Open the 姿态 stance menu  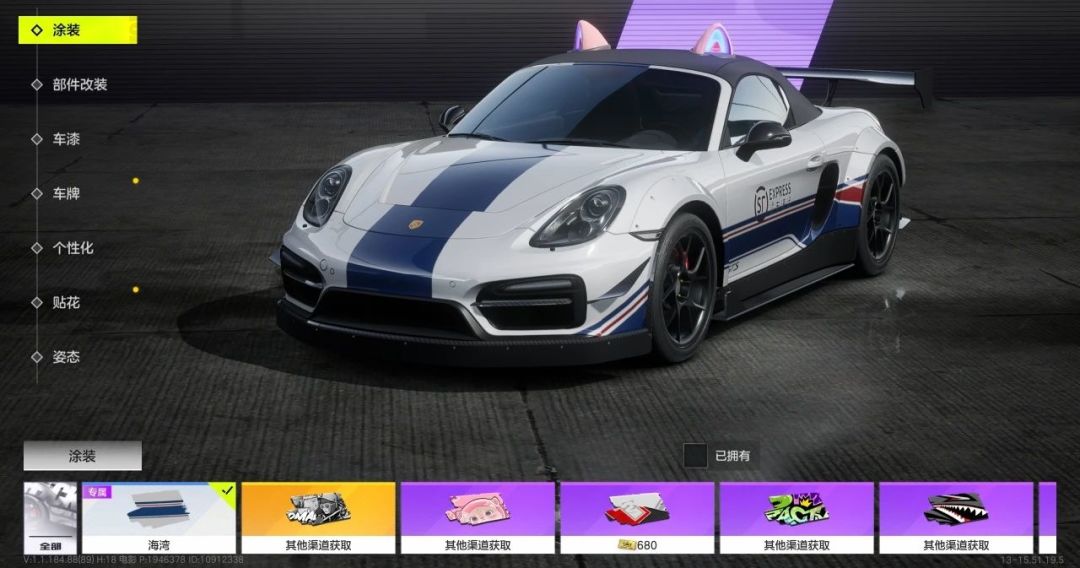point(67,356)
